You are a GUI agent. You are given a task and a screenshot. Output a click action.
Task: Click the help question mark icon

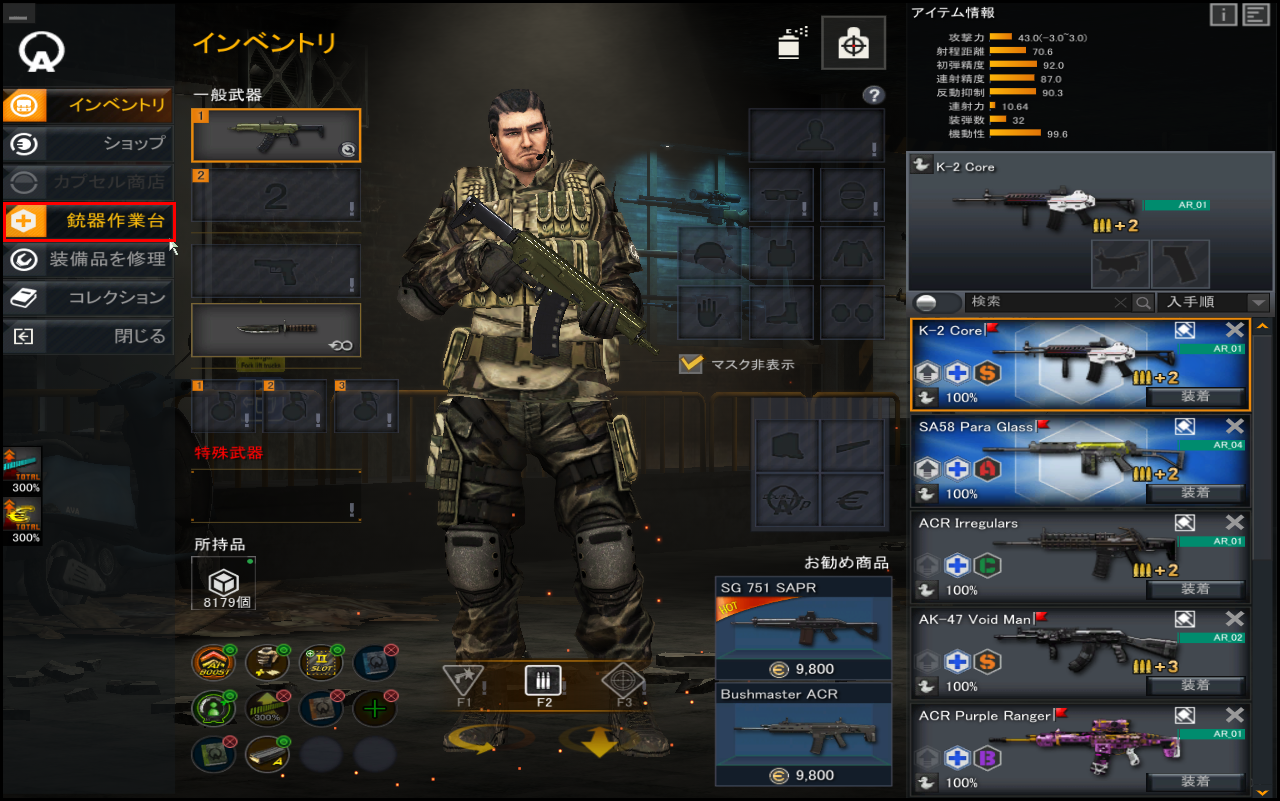click(x=874, y=95)
